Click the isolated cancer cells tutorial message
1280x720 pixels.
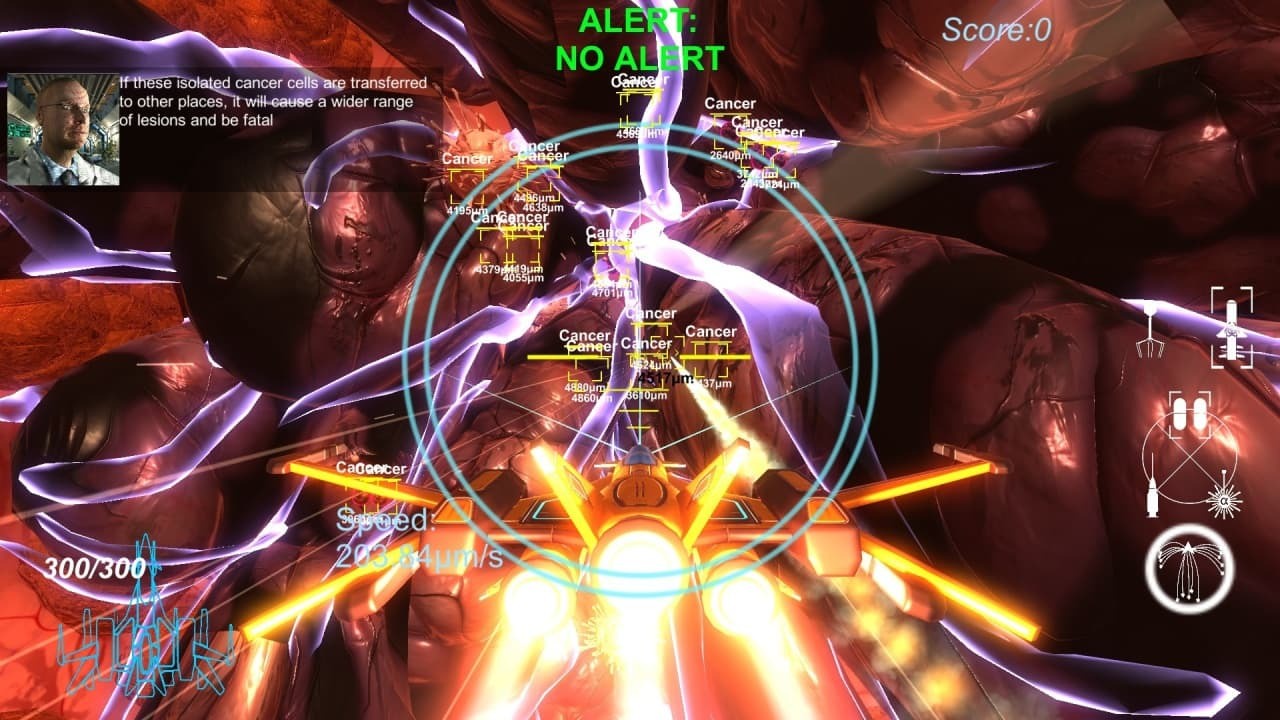[275, 100]
